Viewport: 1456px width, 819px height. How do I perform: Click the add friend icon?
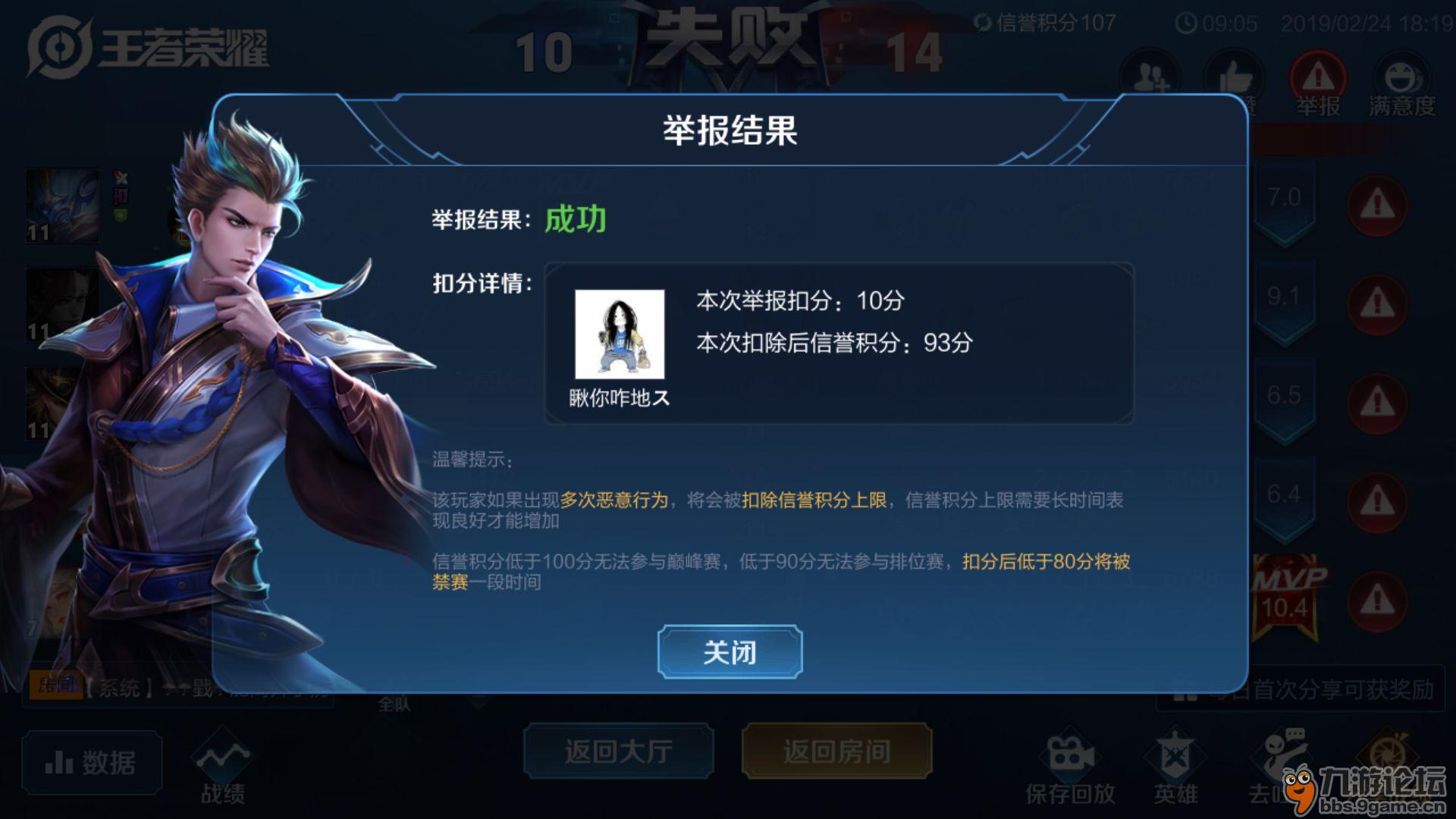pyautogui.click(x=1150, y=77)
